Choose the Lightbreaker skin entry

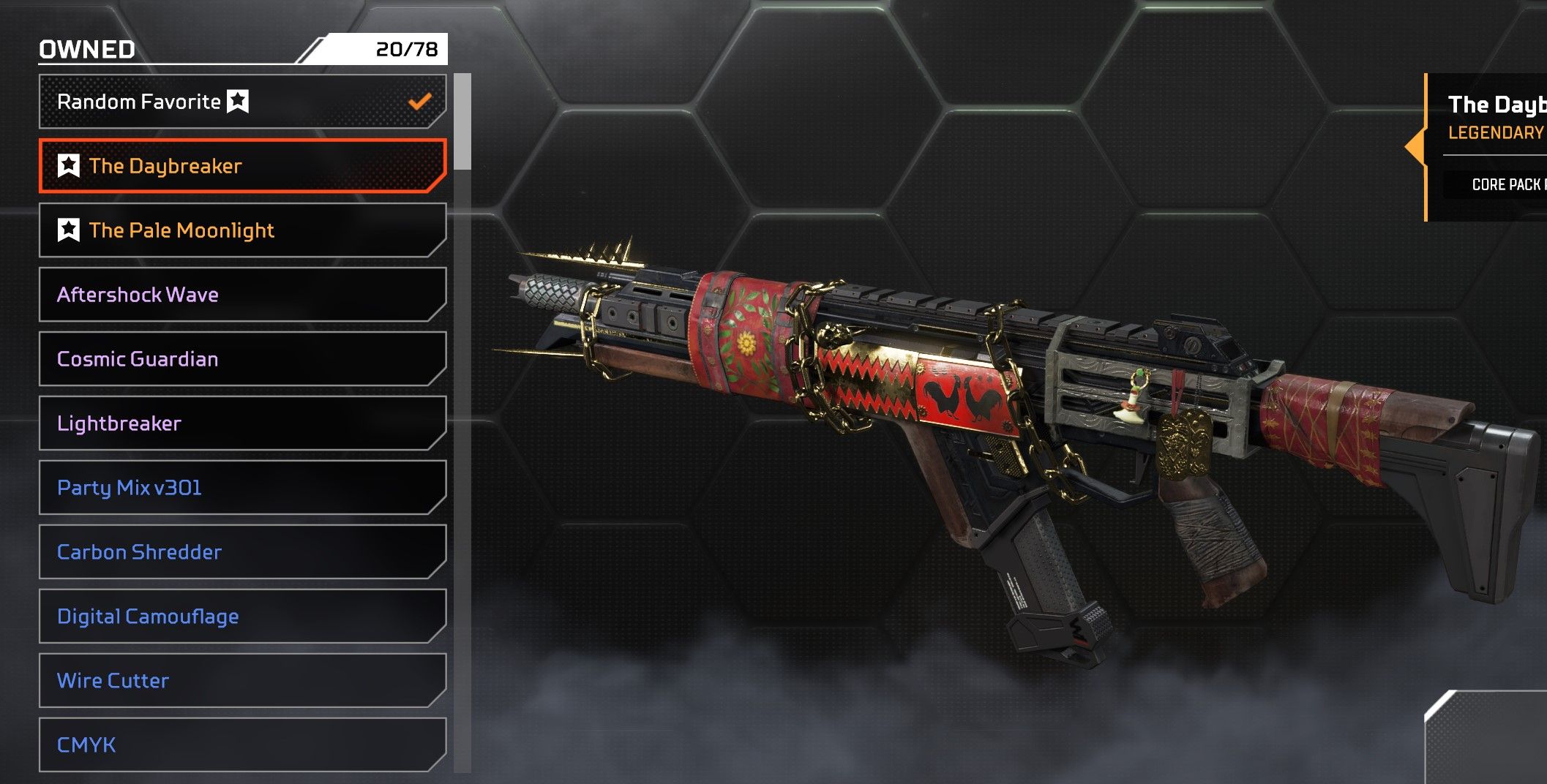coord(241,423)
